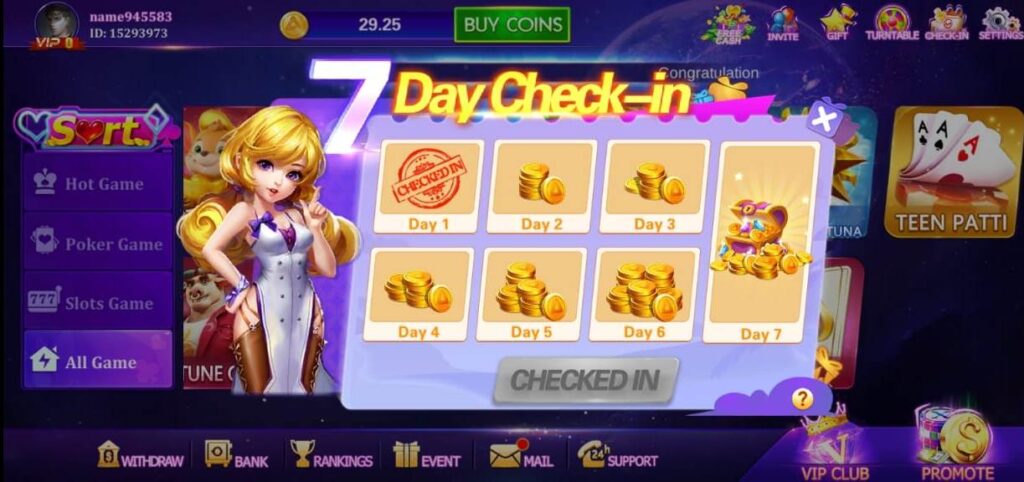
Task: Close the 7 Day Check-in popup
Action: [x=823, y=120]
